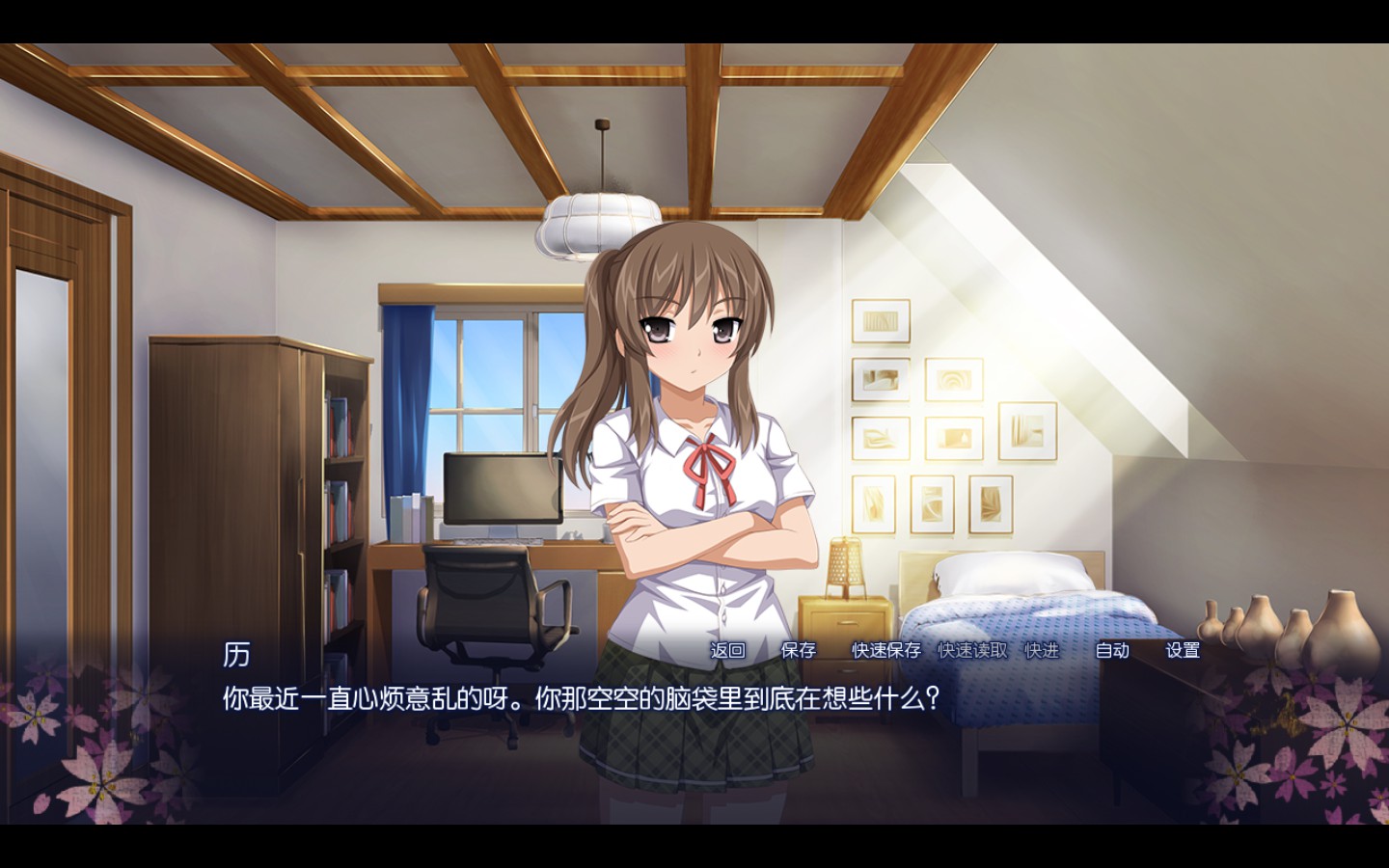Load the game with 快速读取
Viewport: 1389px width, 868px height.
[x=972, y=652]
